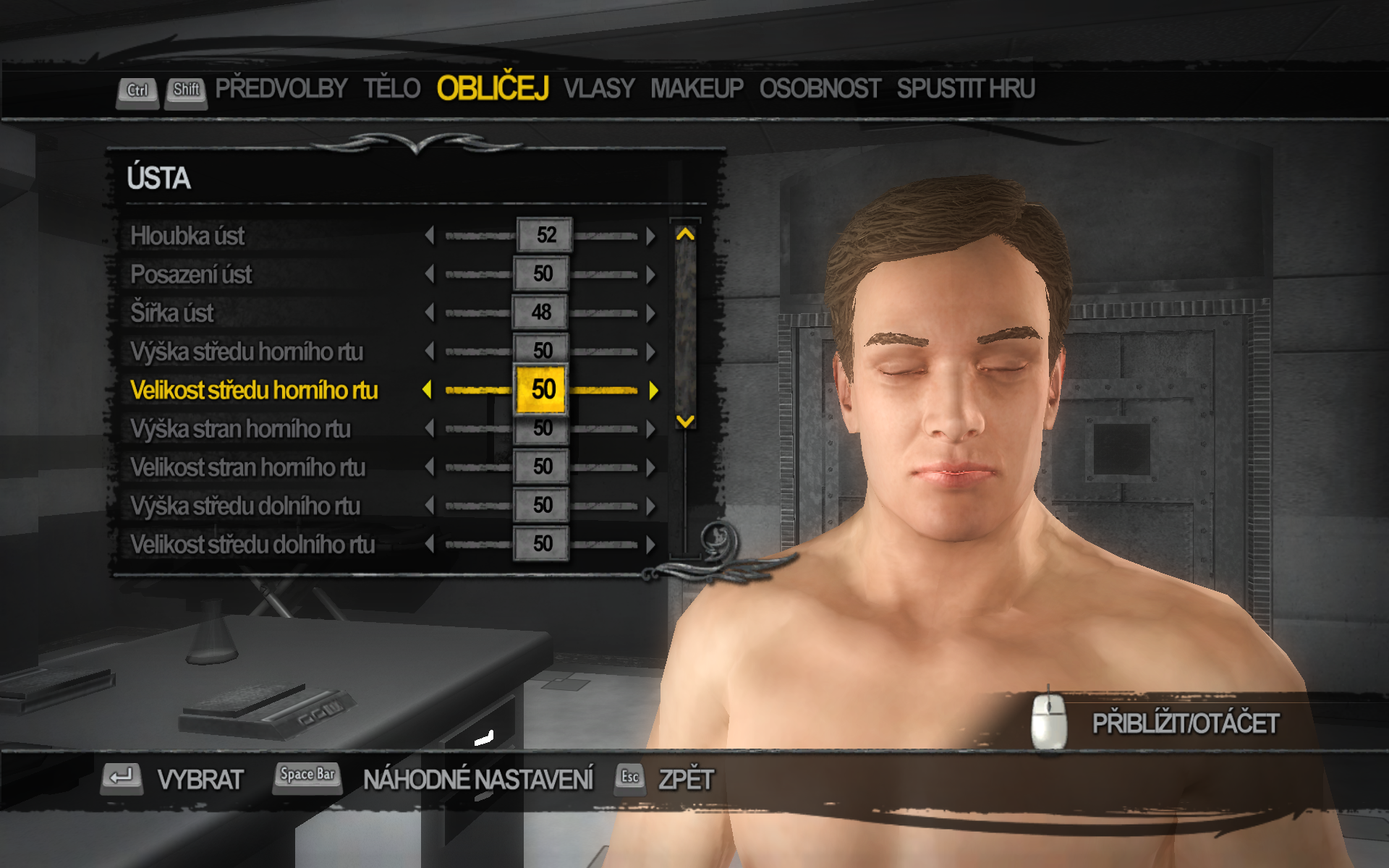Viewport: 1389px width, 868px height.
Task: Select the Výška stran horního rtu row
Action: tap(240, 429)
